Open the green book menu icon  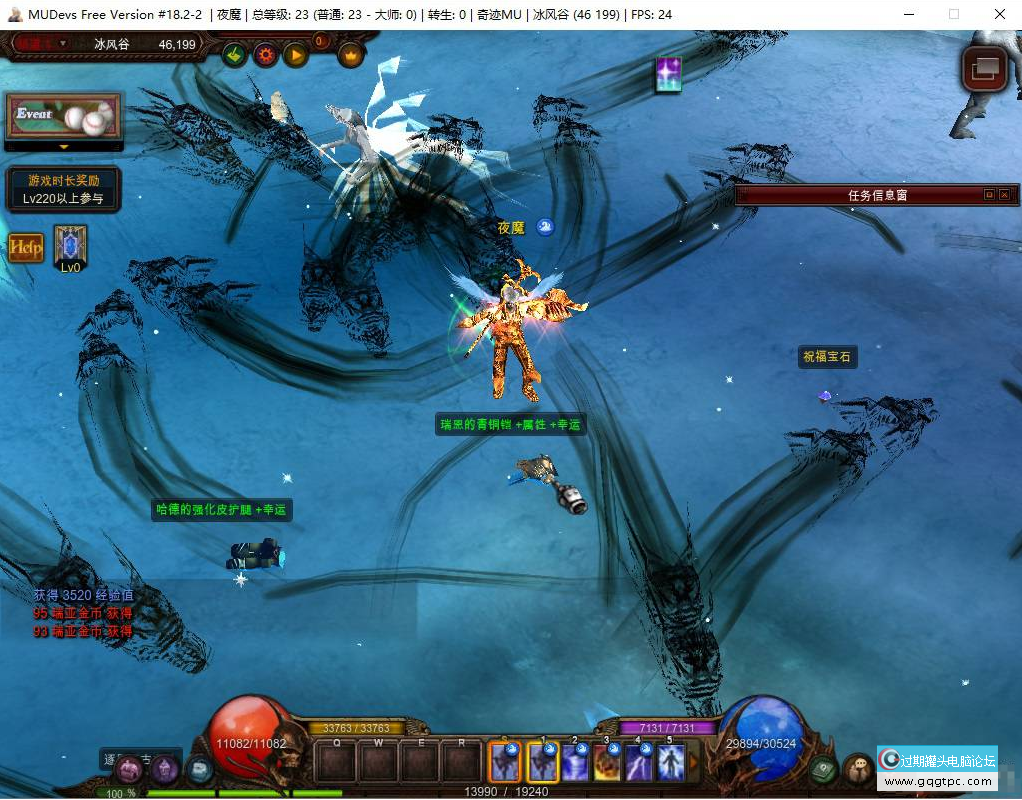(x=824, y=769)
